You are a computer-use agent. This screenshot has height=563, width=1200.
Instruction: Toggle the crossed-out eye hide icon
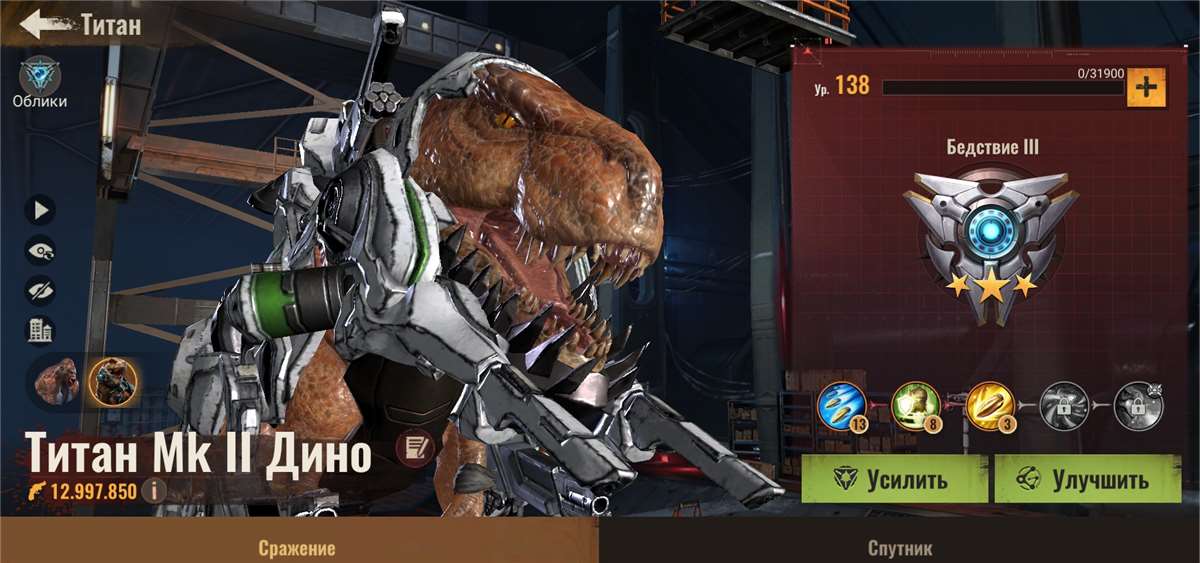tap(41, 290)
